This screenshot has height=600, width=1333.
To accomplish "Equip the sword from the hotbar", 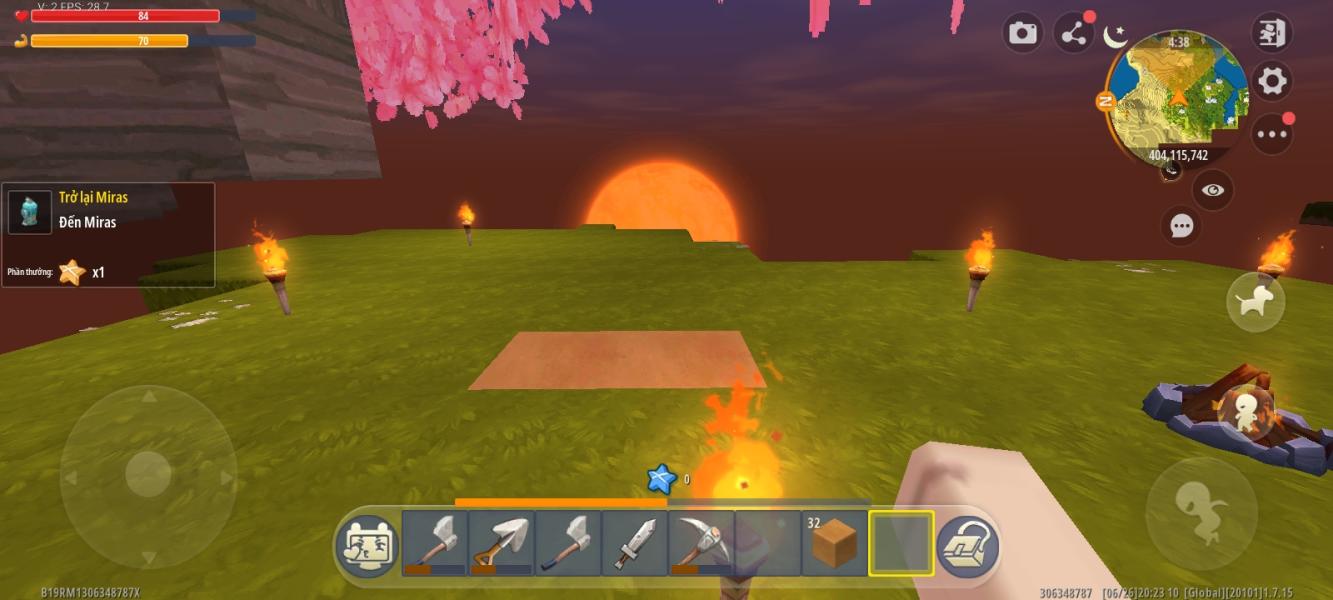I will click(x=635, y=543).
